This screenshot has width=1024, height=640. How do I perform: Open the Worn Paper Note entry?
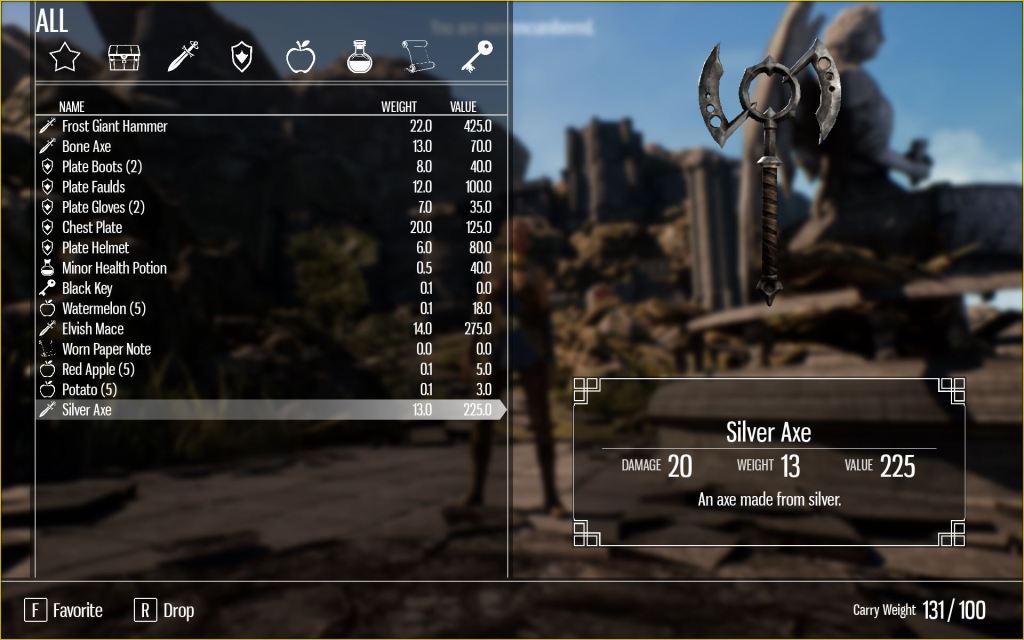(x=106, y=349)
